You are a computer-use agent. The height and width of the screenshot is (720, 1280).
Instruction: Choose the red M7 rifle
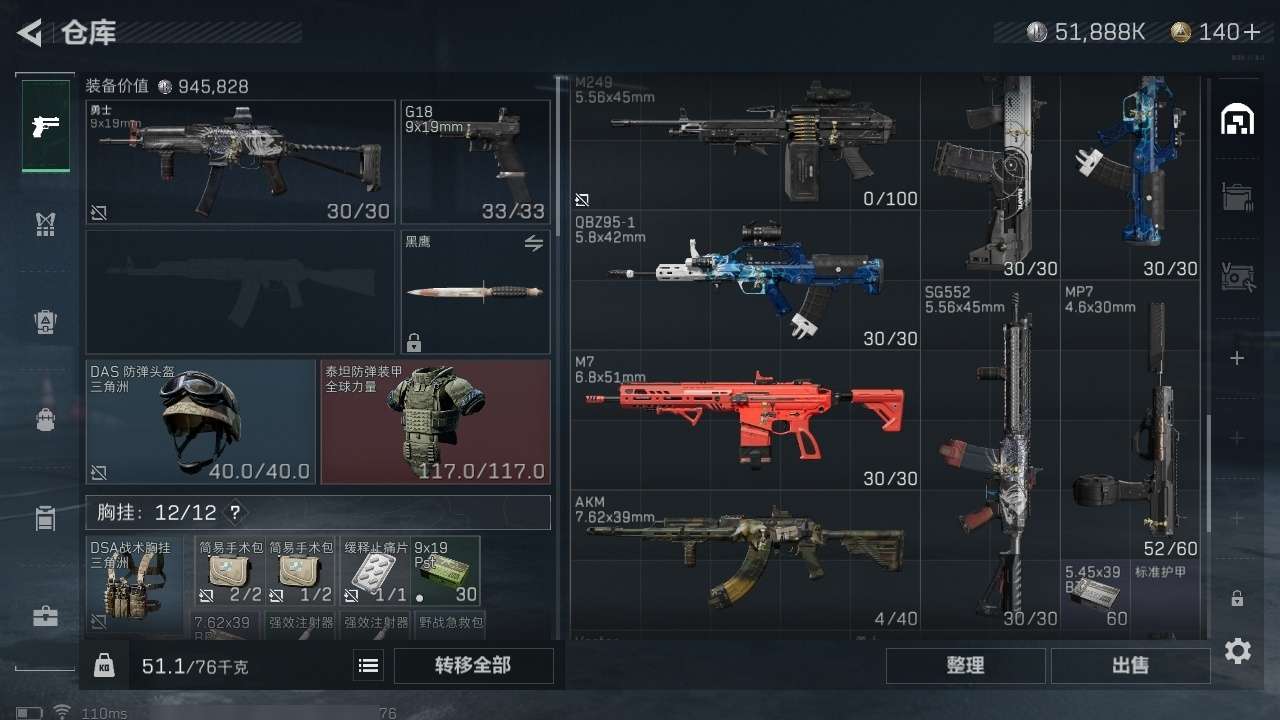[x=745, y=420]
